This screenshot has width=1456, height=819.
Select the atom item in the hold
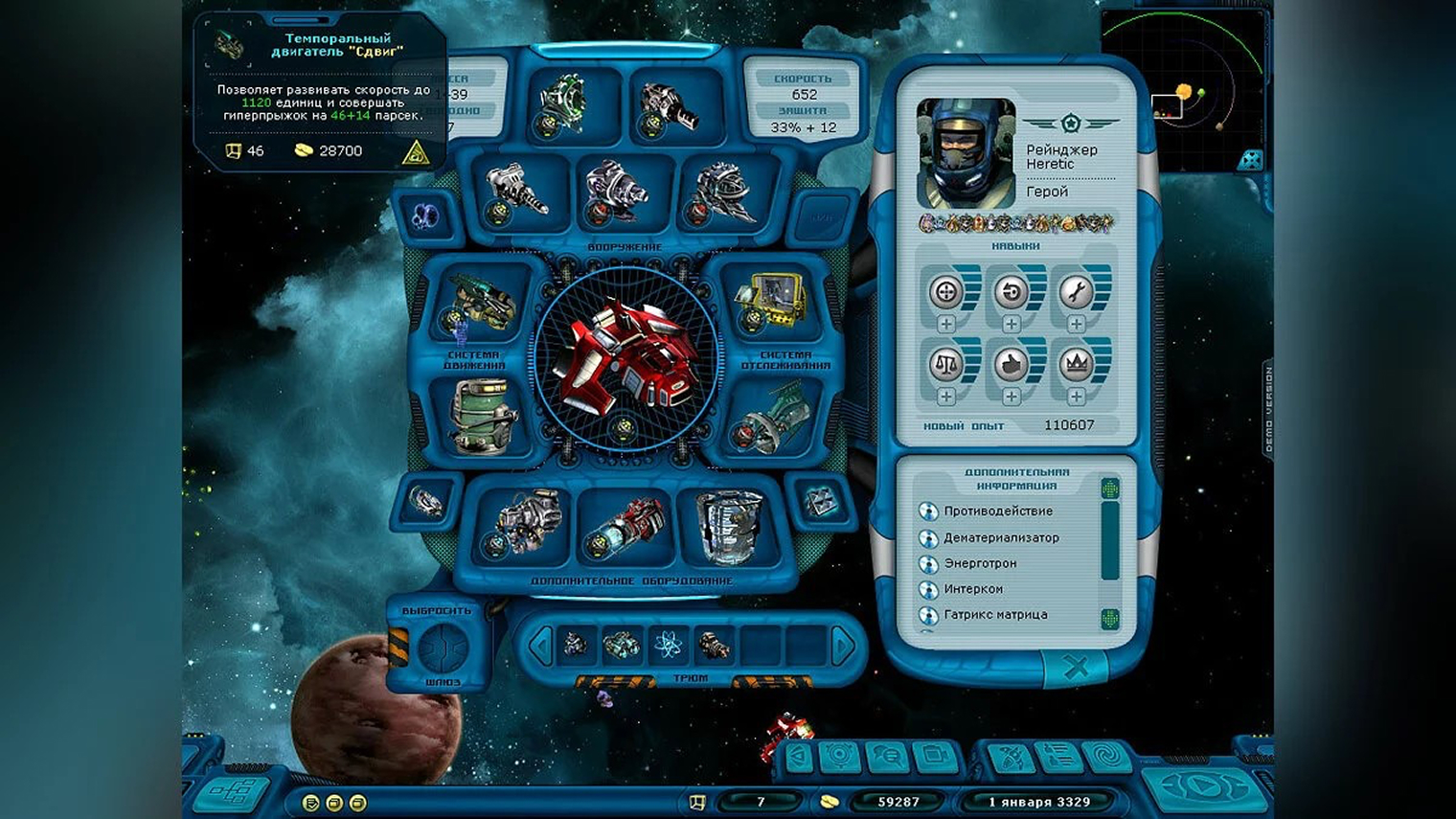(x=668, y=647)
